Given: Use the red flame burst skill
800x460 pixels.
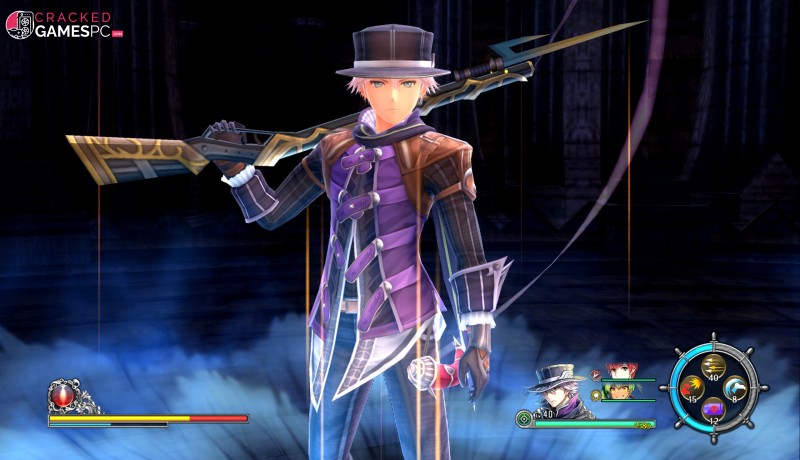Looking at the screenshot, I should coord(690,387).
